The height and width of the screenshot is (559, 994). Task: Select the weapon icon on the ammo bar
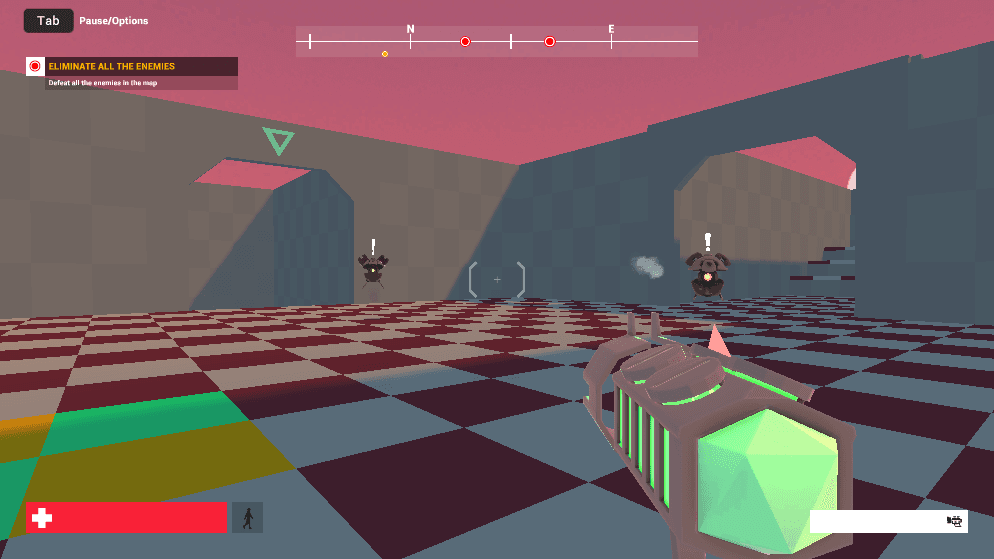954,521
